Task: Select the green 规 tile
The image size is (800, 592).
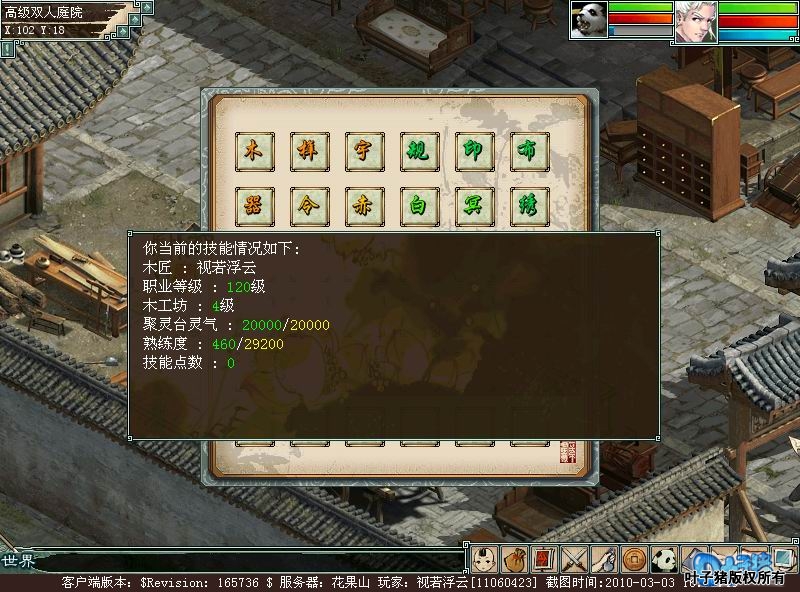Action: (418, 150)
